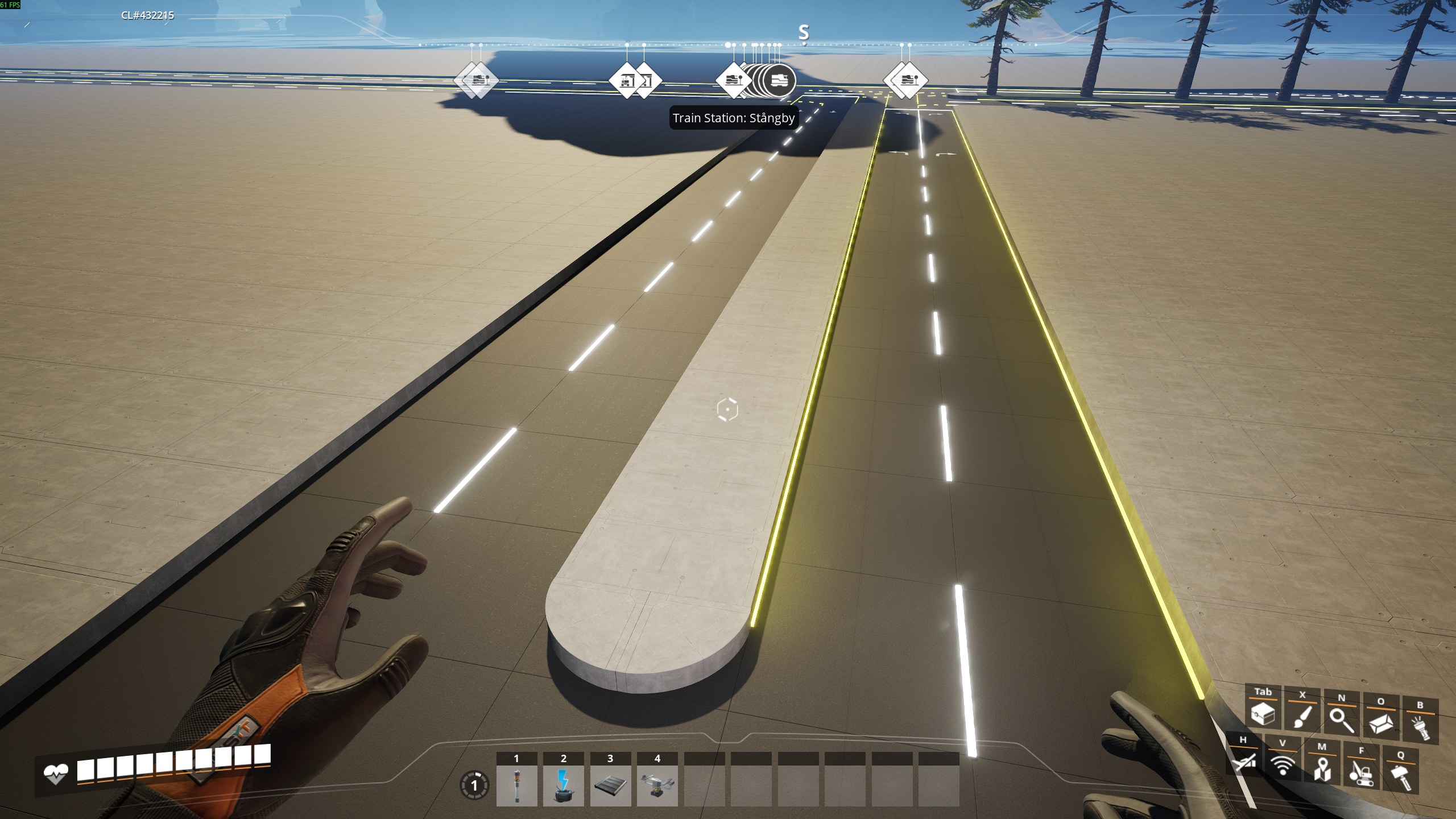
Task: Select the power pole hotbar slot
Action: (516, 785)
